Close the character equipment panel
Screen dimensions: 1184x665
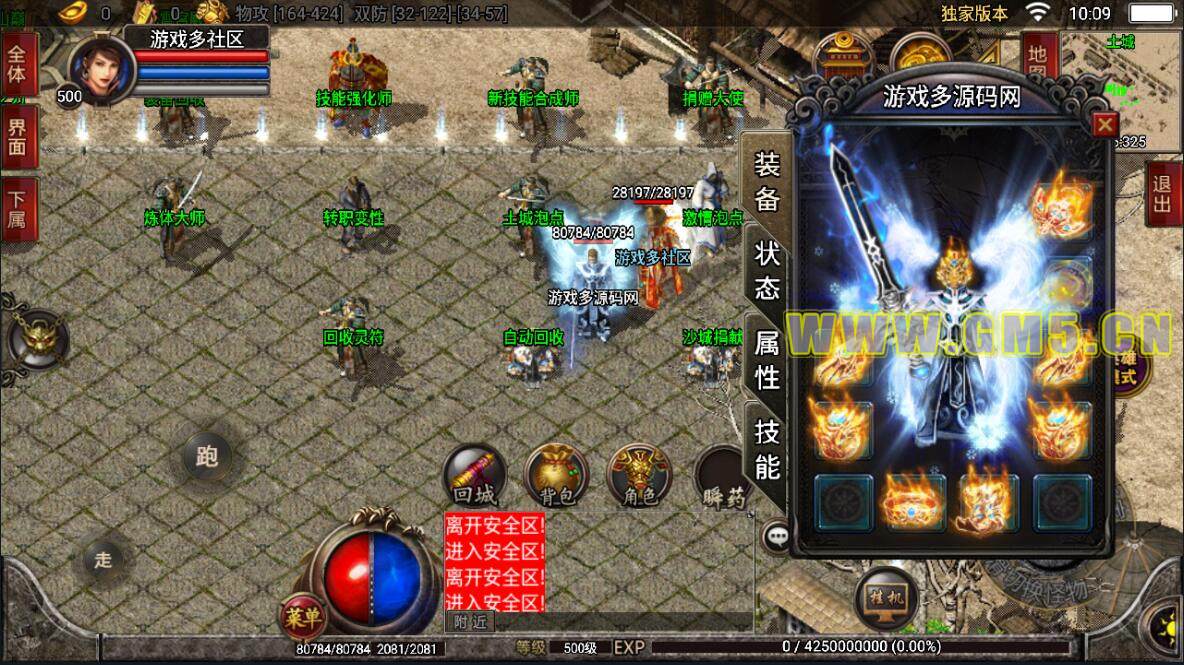(x=1104, y=125)
